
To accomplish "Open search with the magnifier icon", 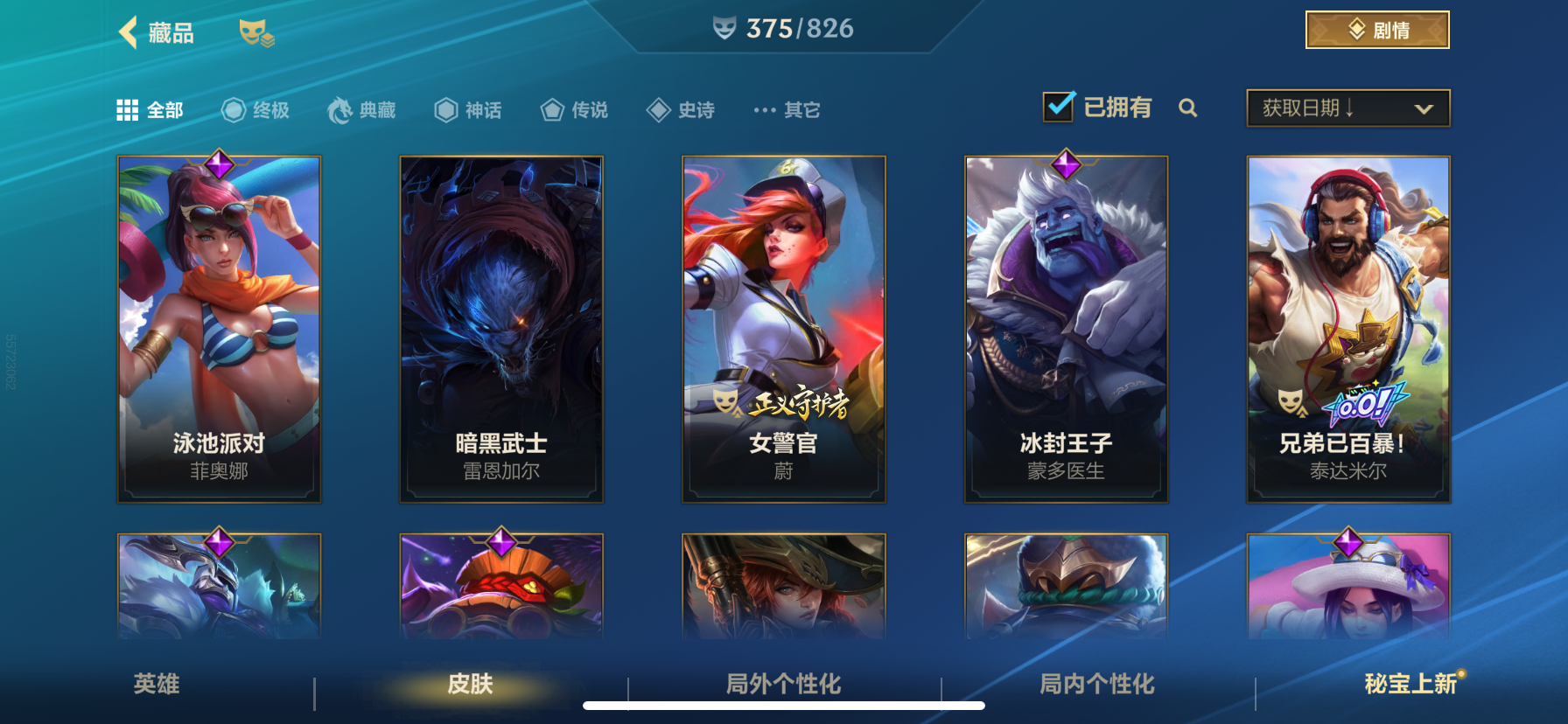I will (x=1189, y=108).
